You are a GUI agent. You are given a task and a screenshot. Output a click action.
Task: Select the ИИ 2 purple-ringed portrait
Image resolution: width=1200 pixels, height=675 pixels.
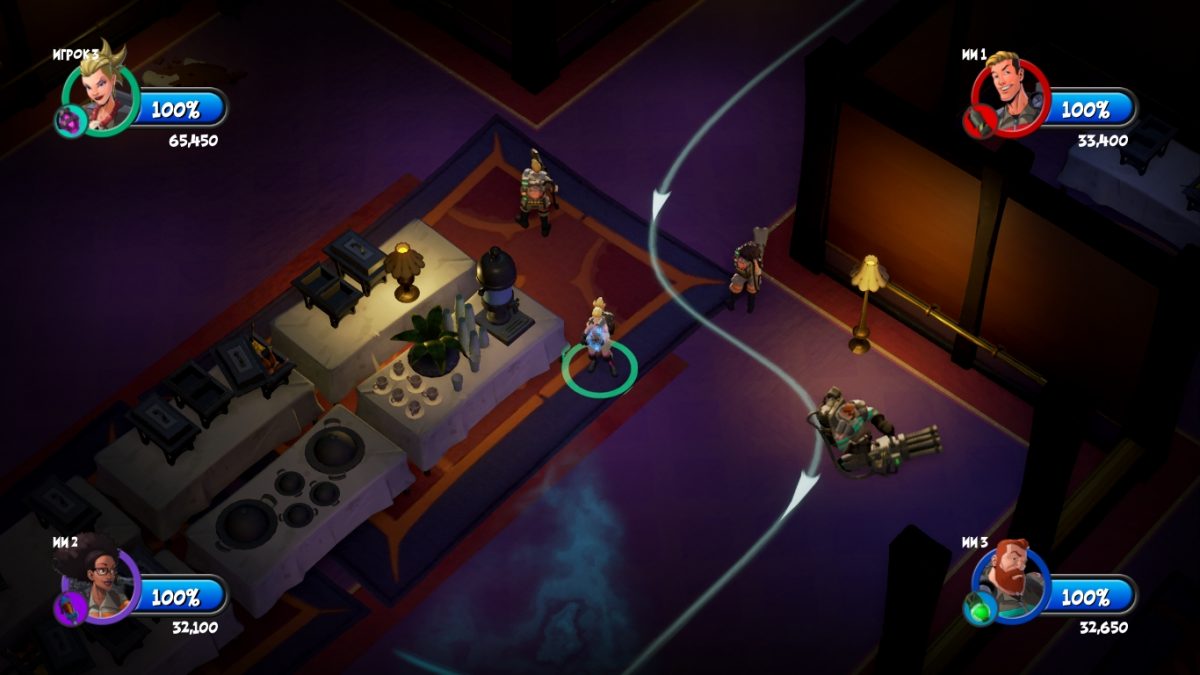coord(102,585)
